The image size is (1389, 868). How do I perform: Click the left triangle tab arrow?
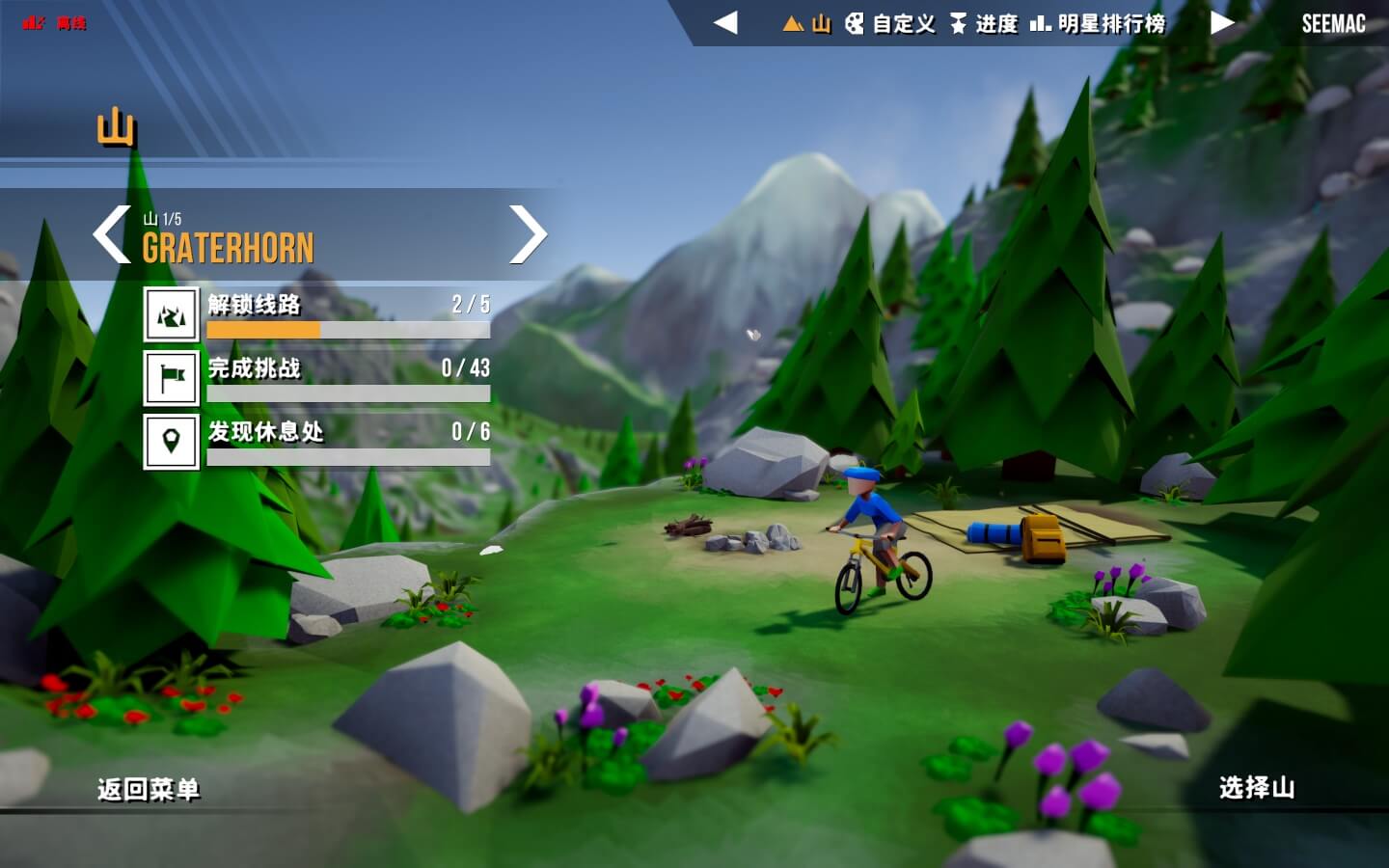725,22
